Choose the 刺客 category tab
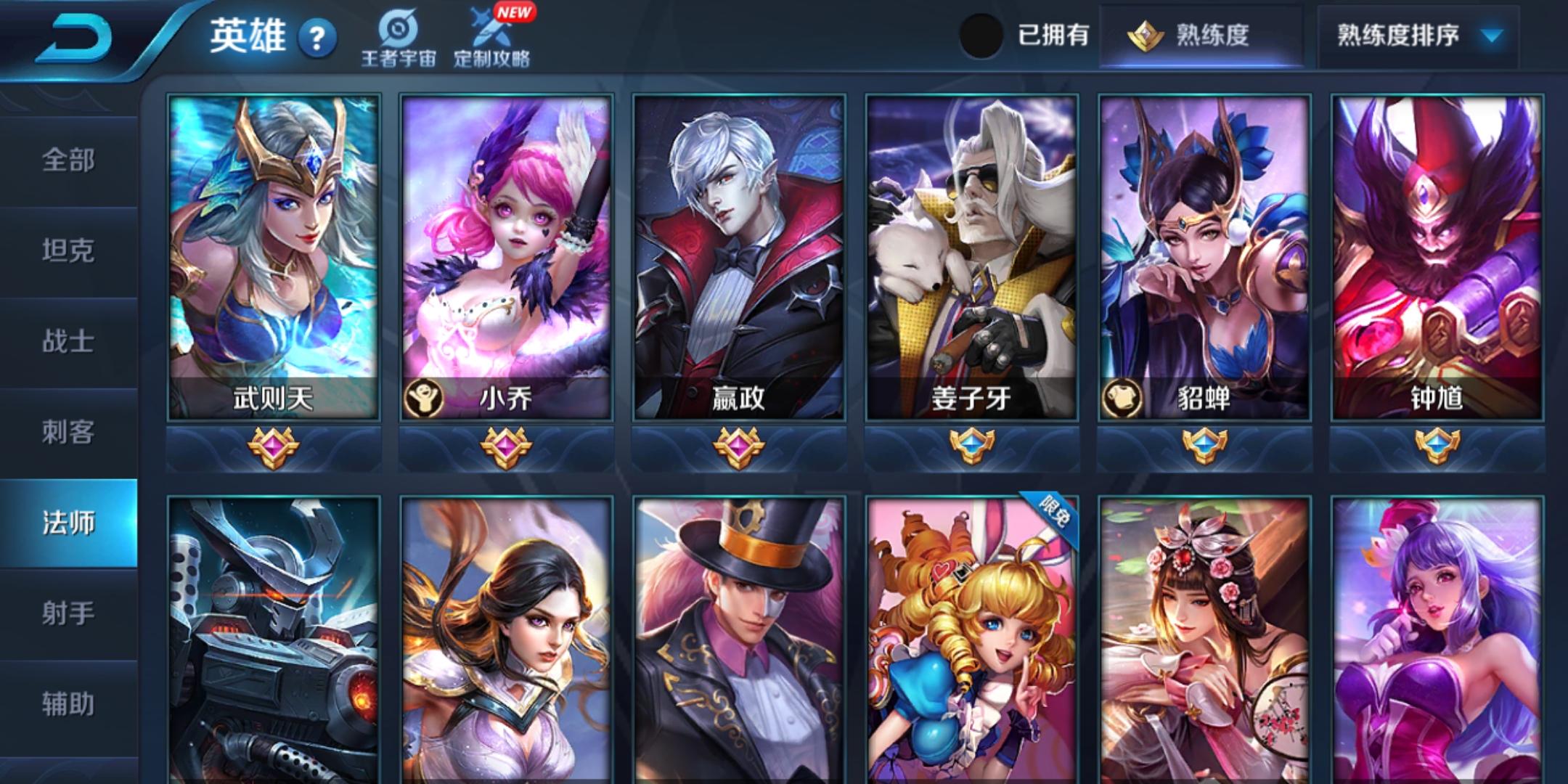The height and width of the screenshot is (784, 1568). point(68,433)
